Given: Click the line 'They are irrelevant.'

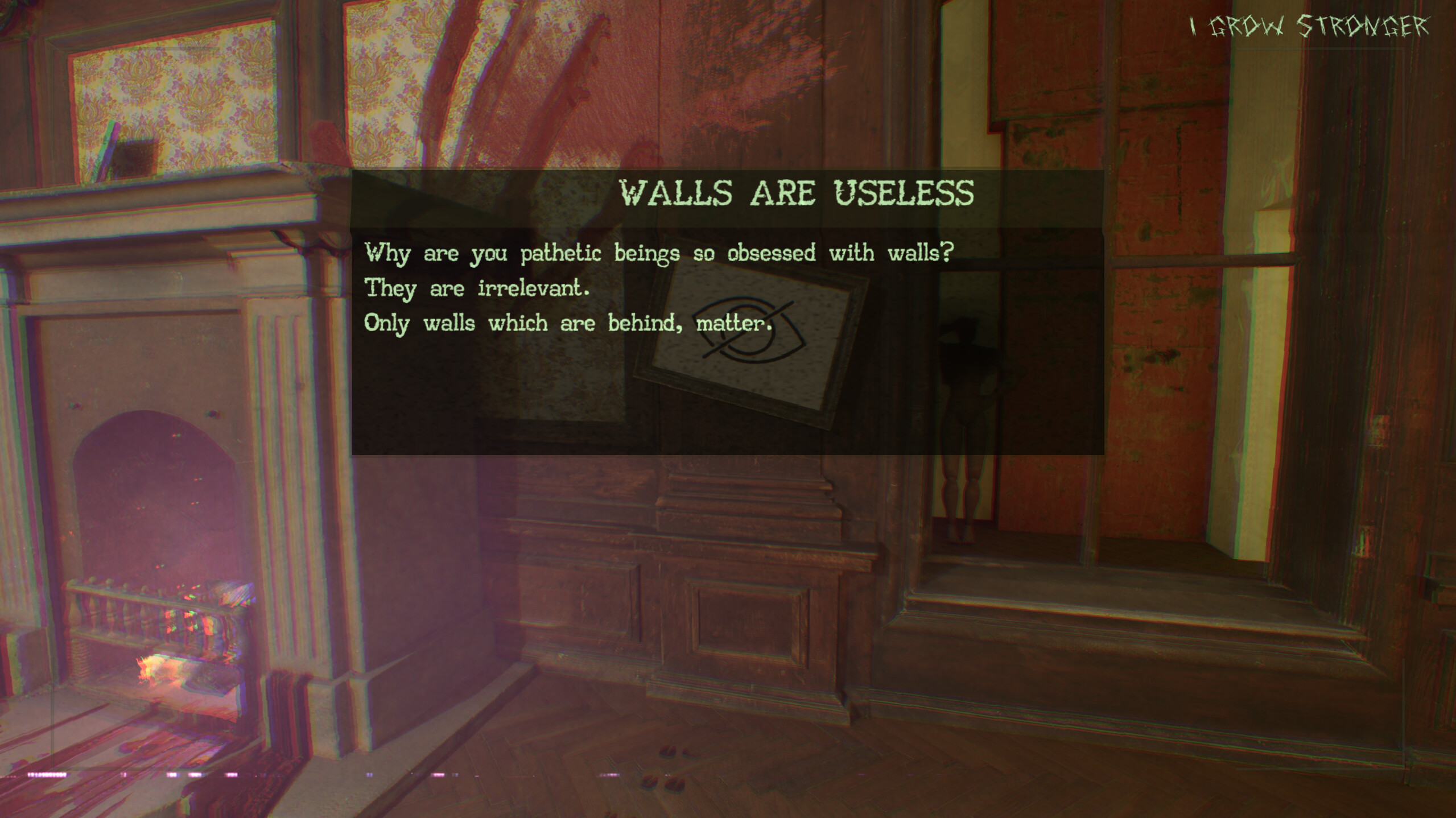Looking at the screenshot, I should [478, 289].
